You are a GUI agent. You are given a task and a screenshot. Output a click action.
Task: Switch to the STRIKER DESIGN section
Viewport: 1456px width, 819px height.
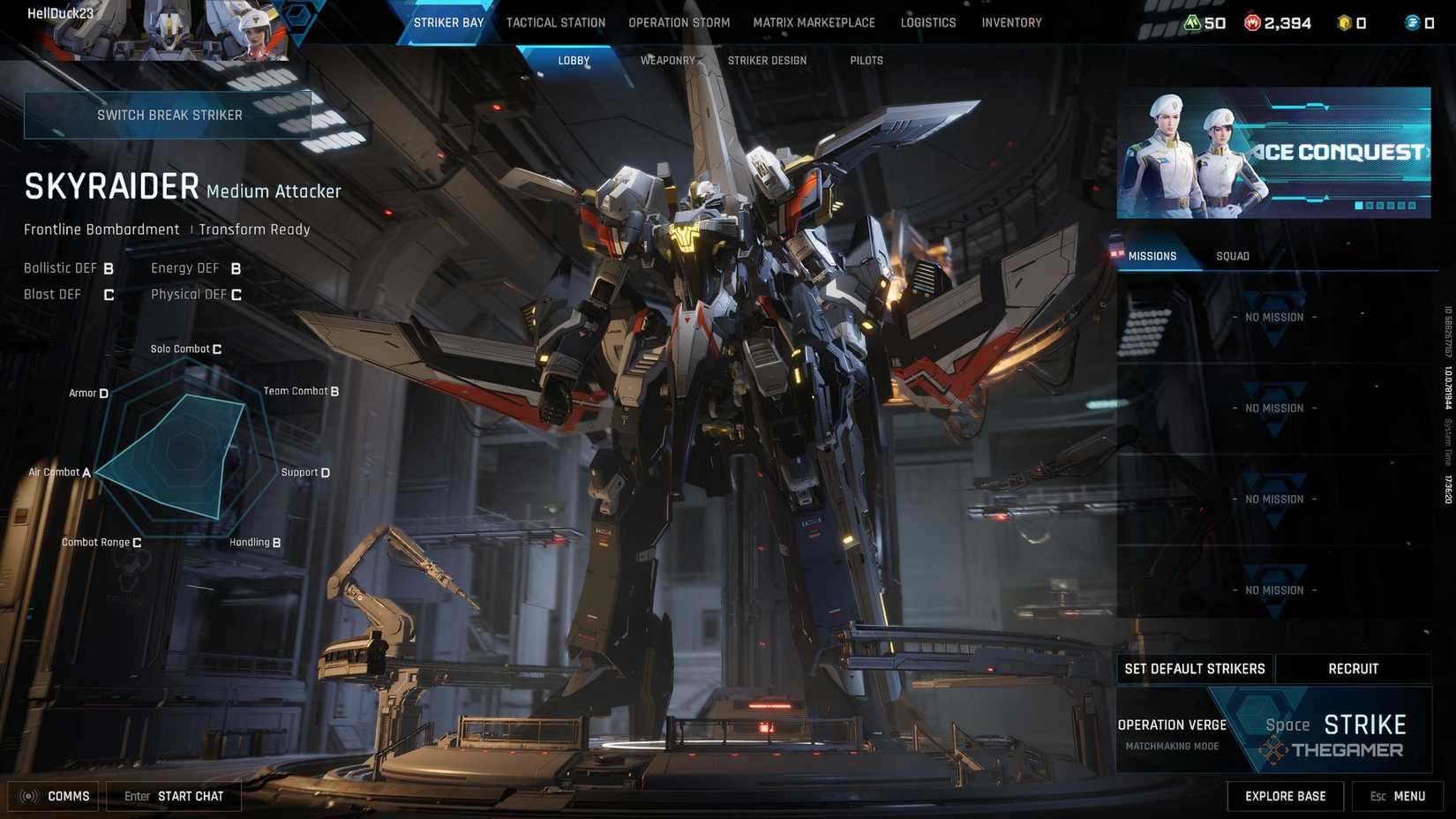(767, 60)
